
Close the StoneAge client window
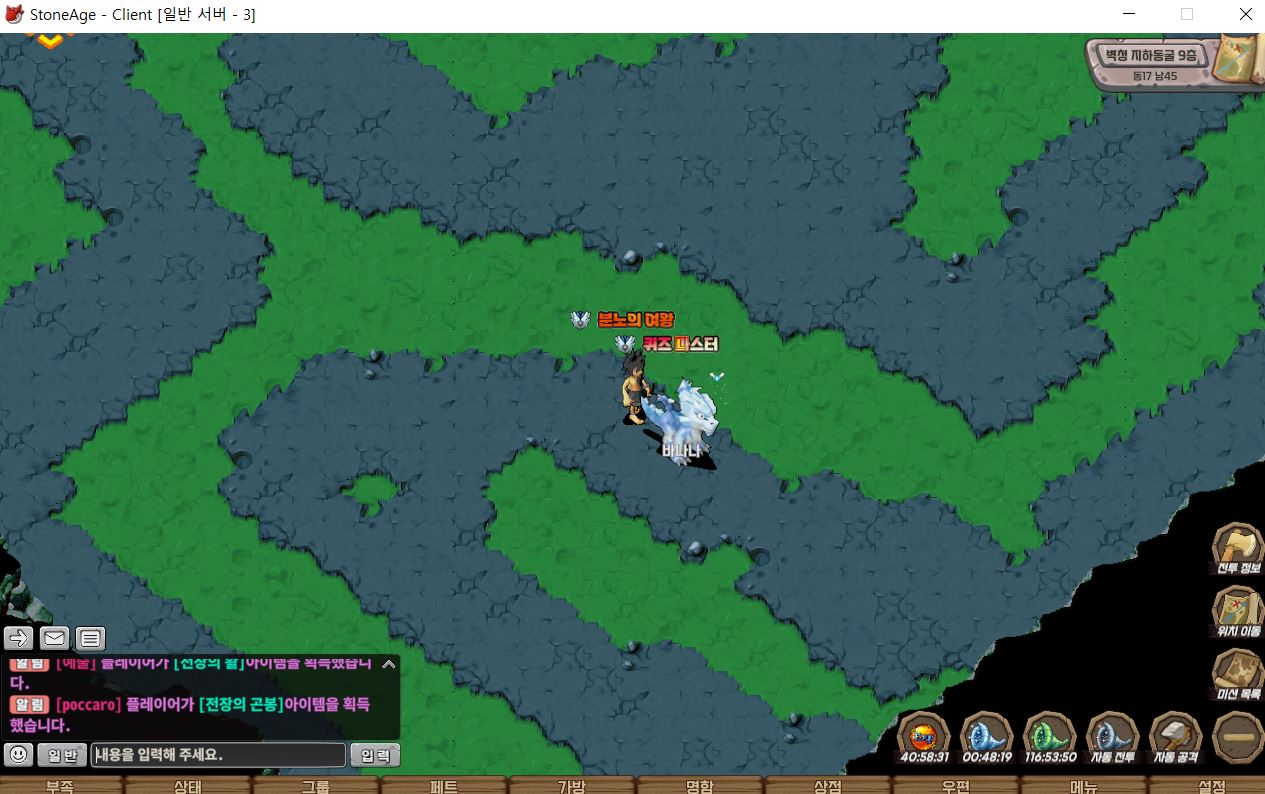click(x=1244, y=15)
